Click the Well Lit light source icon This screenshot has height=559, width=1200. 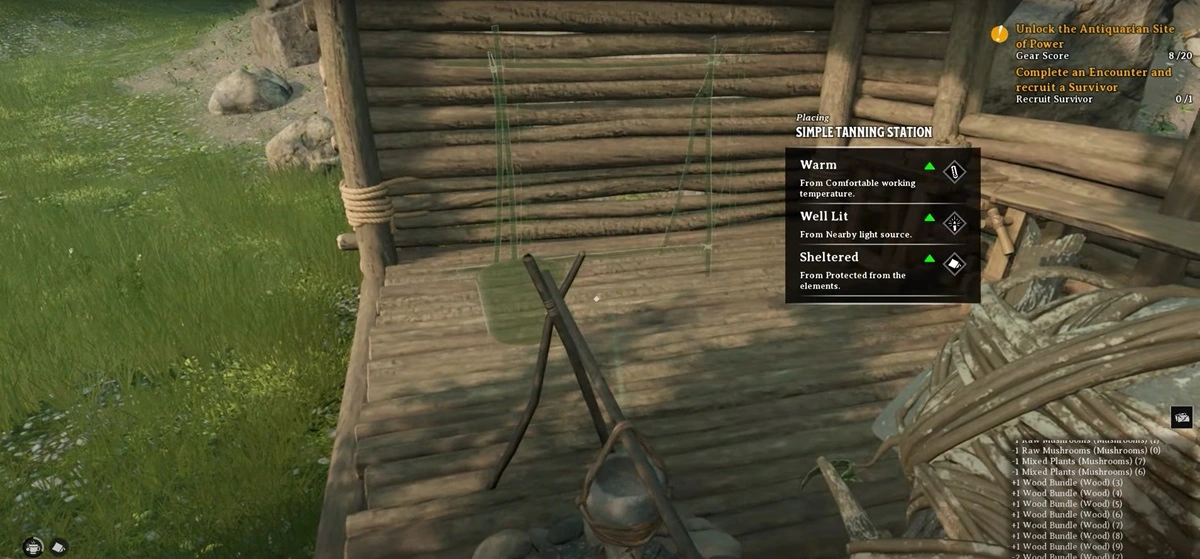955,222
